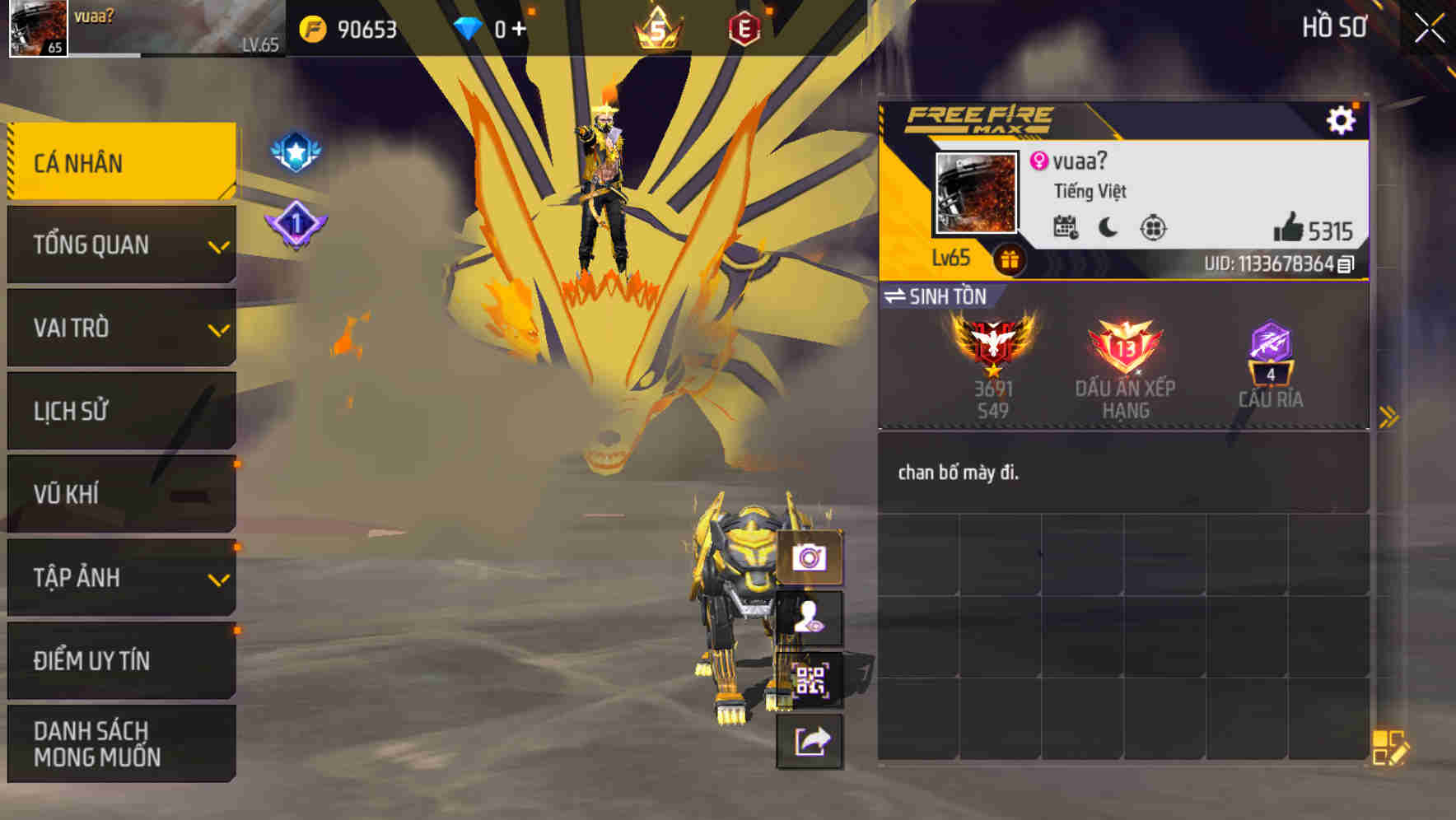Open the camera/photo capture tool near the pet
The image size is (1456, 820).
[x=811, y=559]
